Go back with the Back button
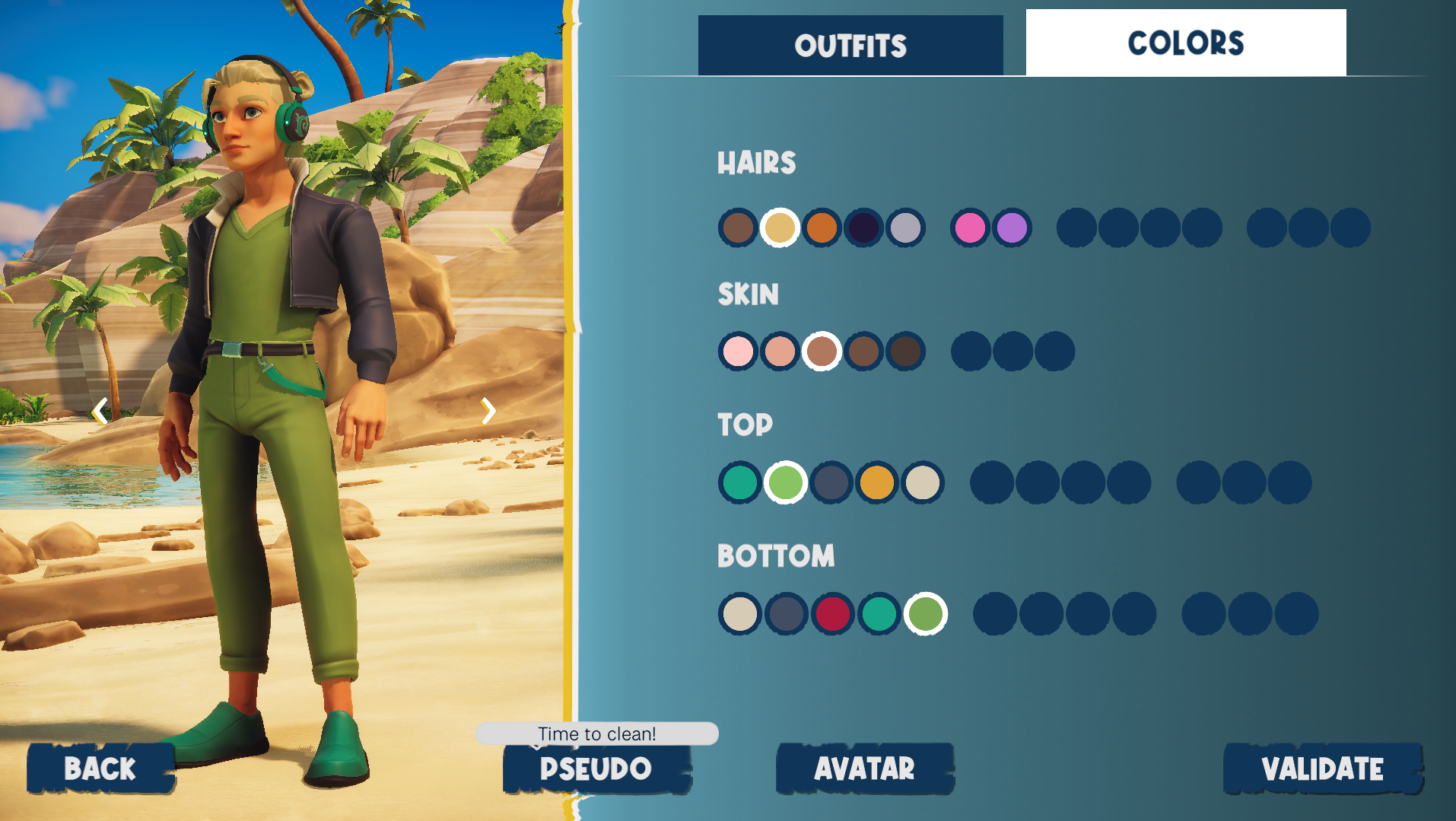Screen dimensions: 1456x821 (x=100, y=768)
